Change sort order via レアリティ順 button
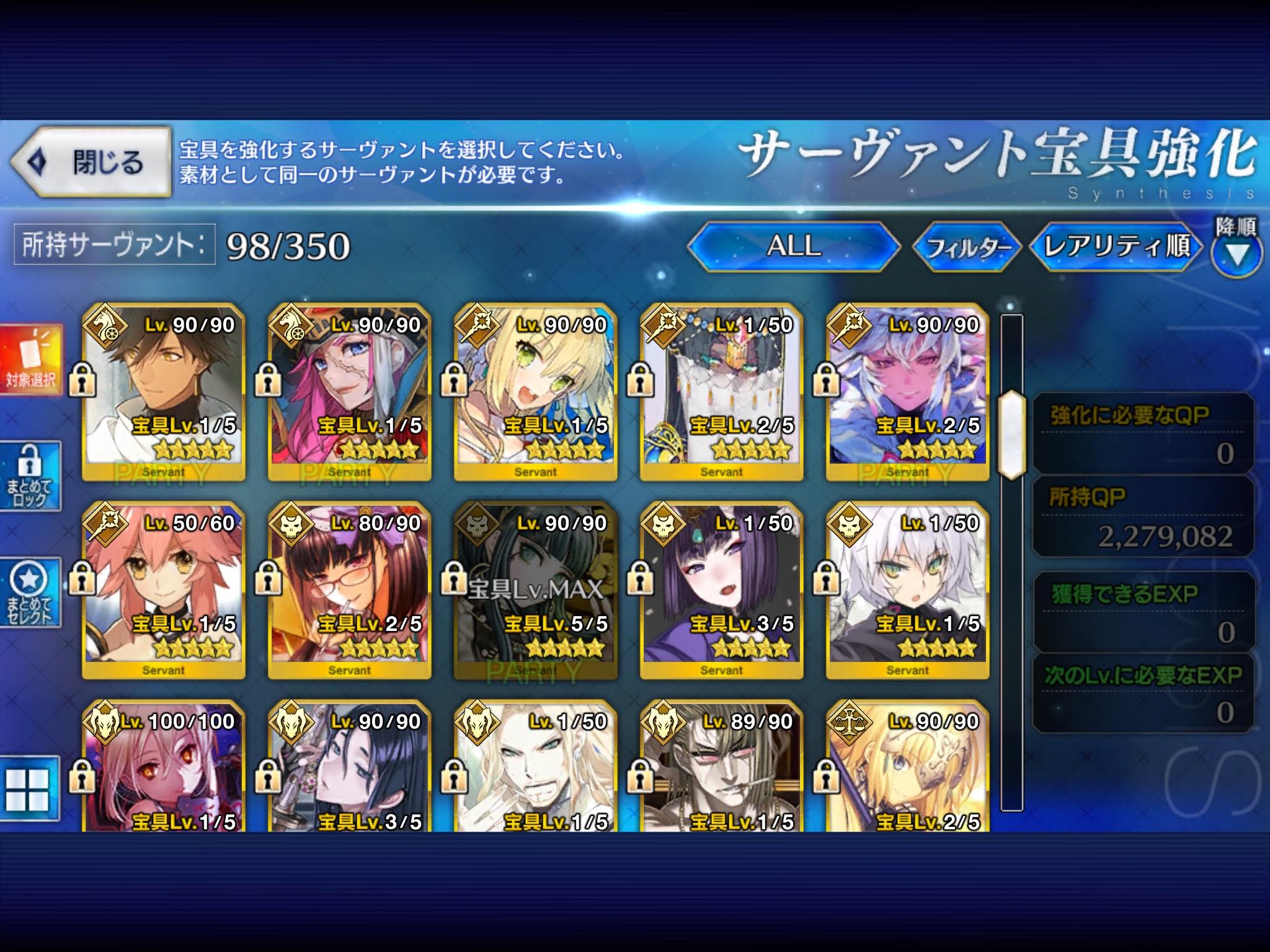The width and height of the screenshot is (1270, 952). [x=1116, y=246]
